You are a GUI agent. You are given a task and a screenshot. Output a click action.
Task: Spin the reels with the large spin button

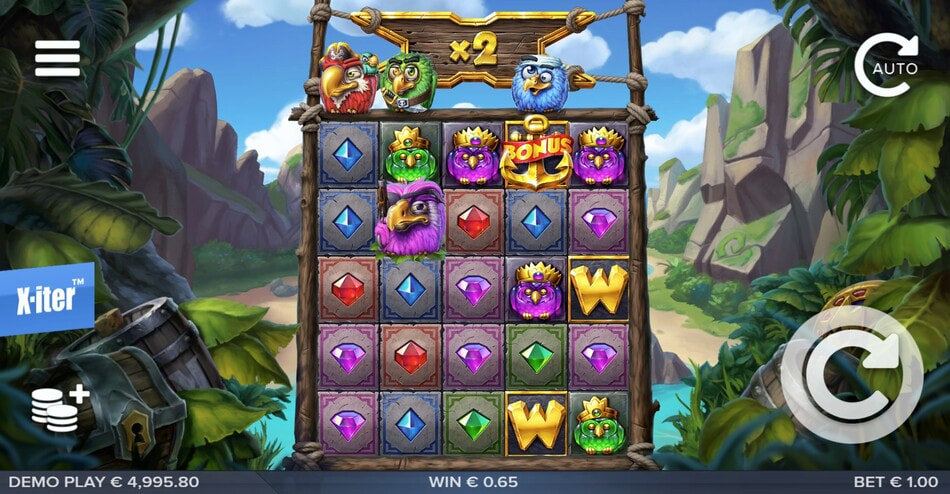click(x=852, y=374)
